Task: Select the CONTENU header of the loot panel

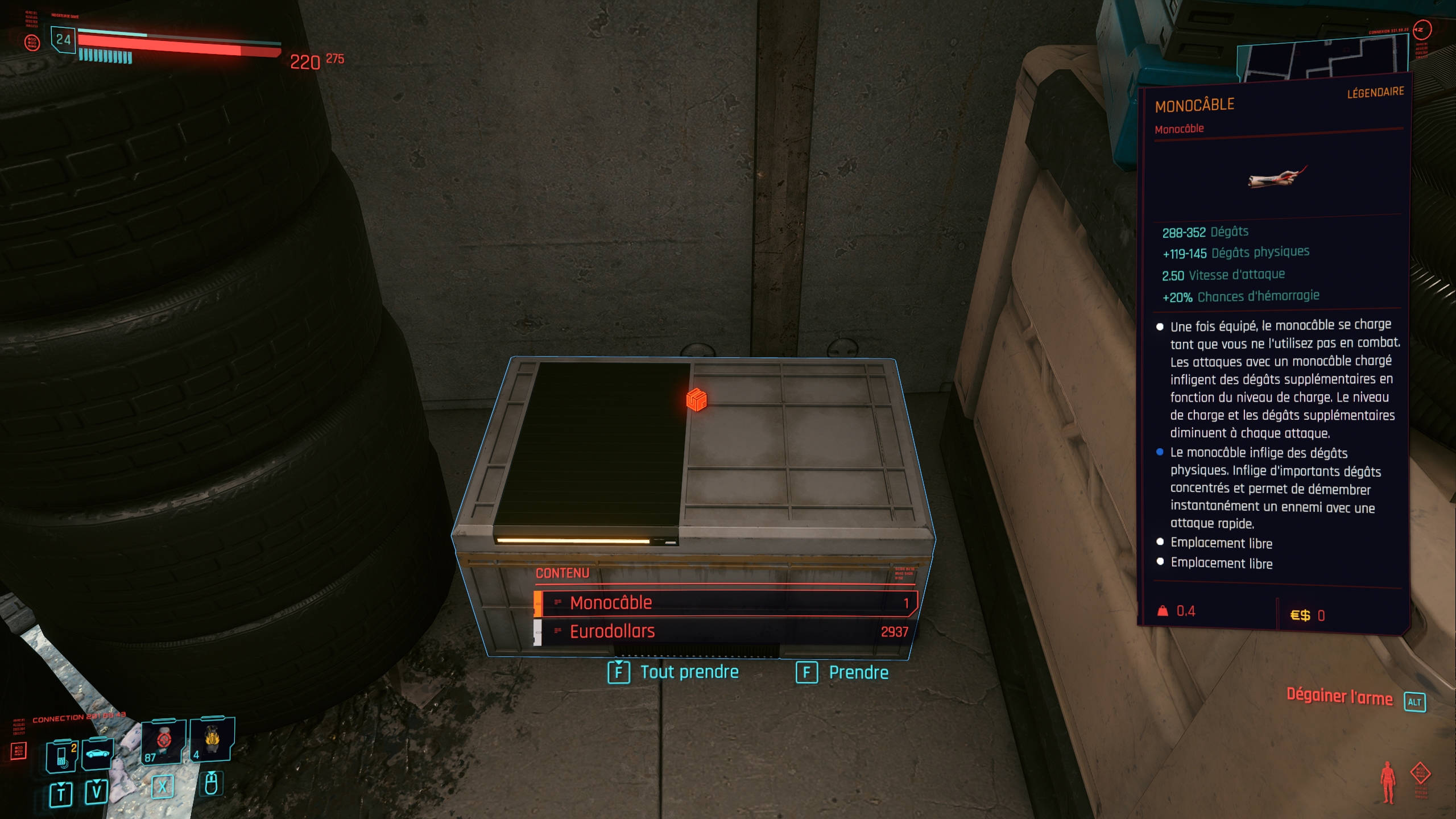Action: [x=561, y=573]
